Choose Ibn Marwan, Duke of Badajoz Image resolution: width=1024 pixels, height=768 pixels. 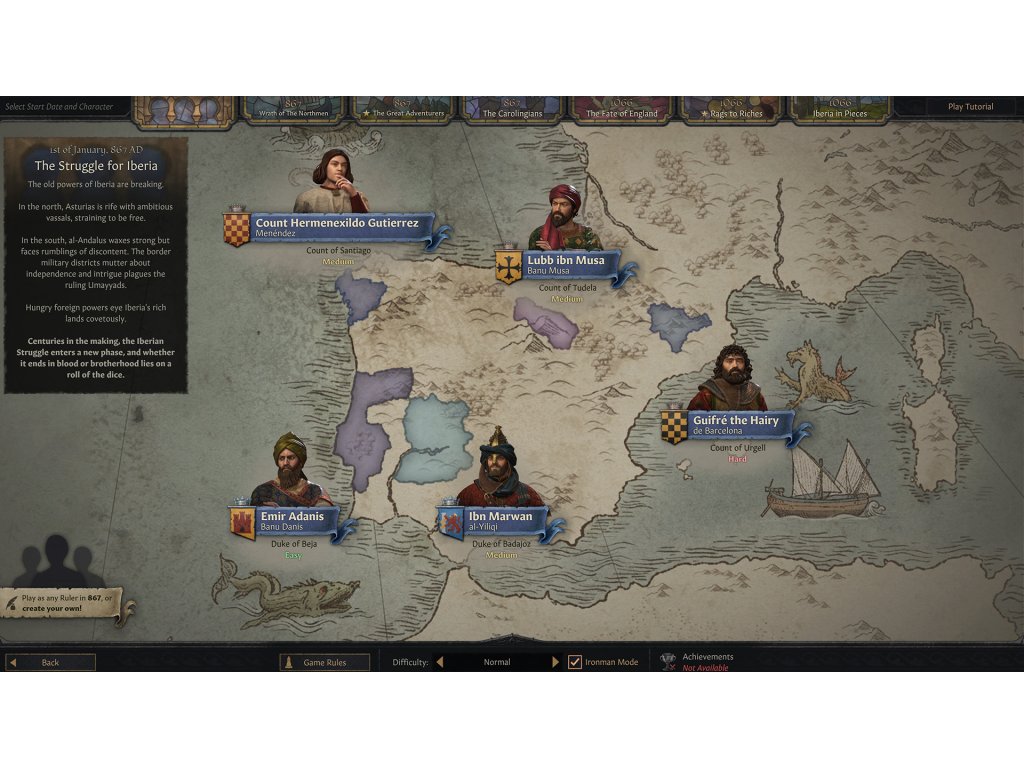(x=500, y=520)
